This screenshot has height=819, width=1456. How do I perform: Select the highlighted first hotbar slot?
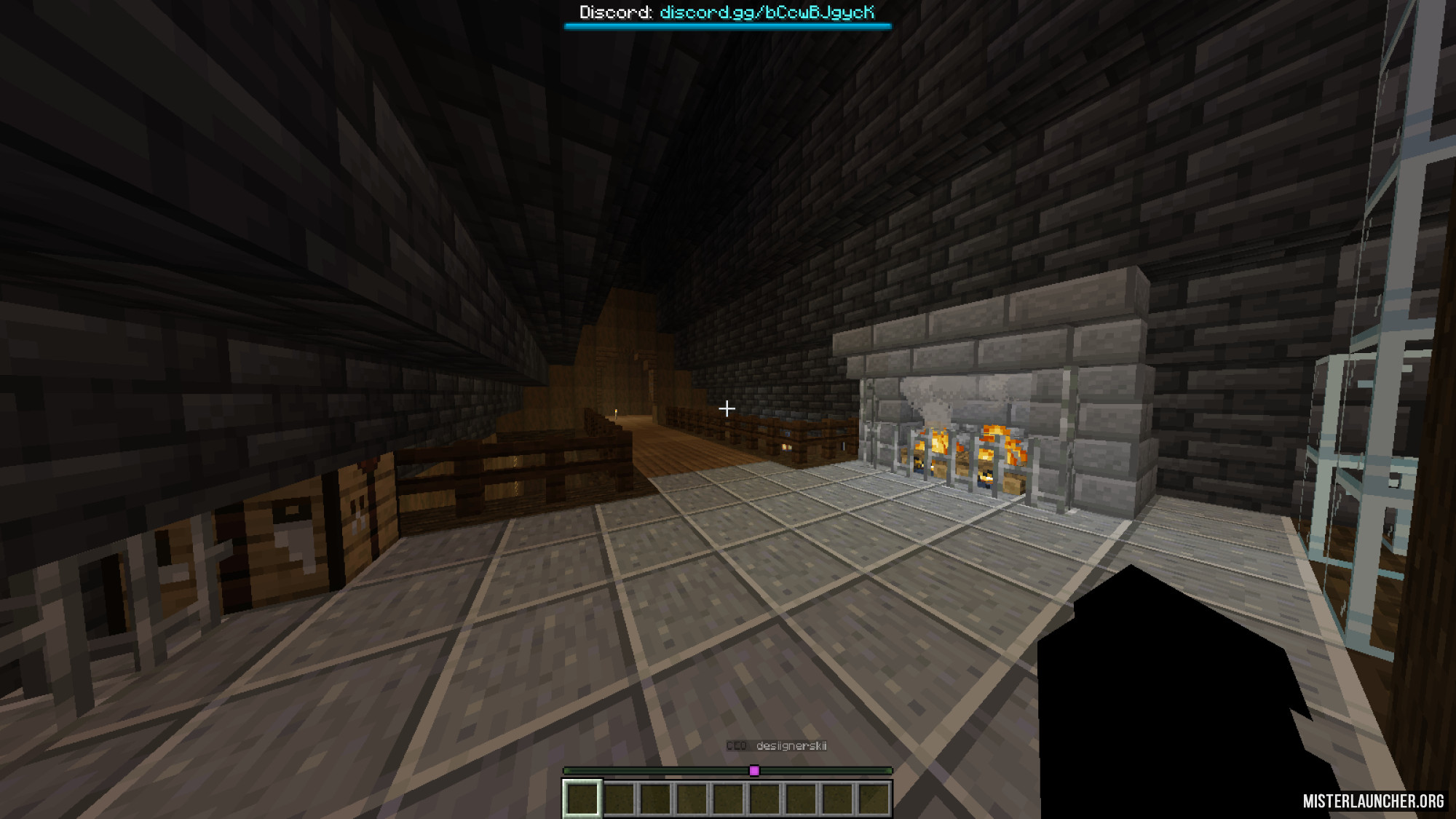pyautogui.click(x=582, y=799)
